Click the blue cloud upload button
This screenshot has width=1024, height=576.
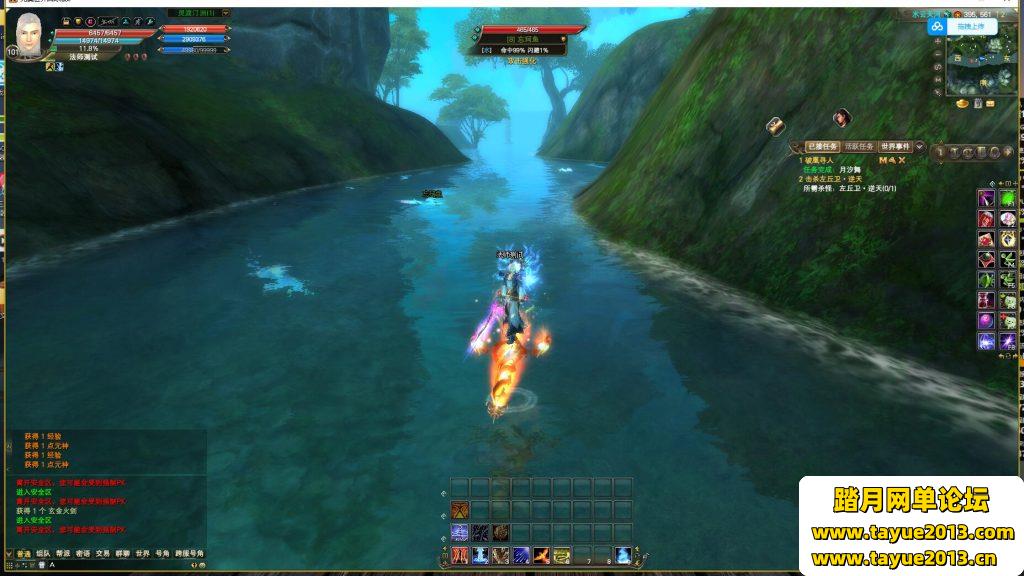coord(938,27)
